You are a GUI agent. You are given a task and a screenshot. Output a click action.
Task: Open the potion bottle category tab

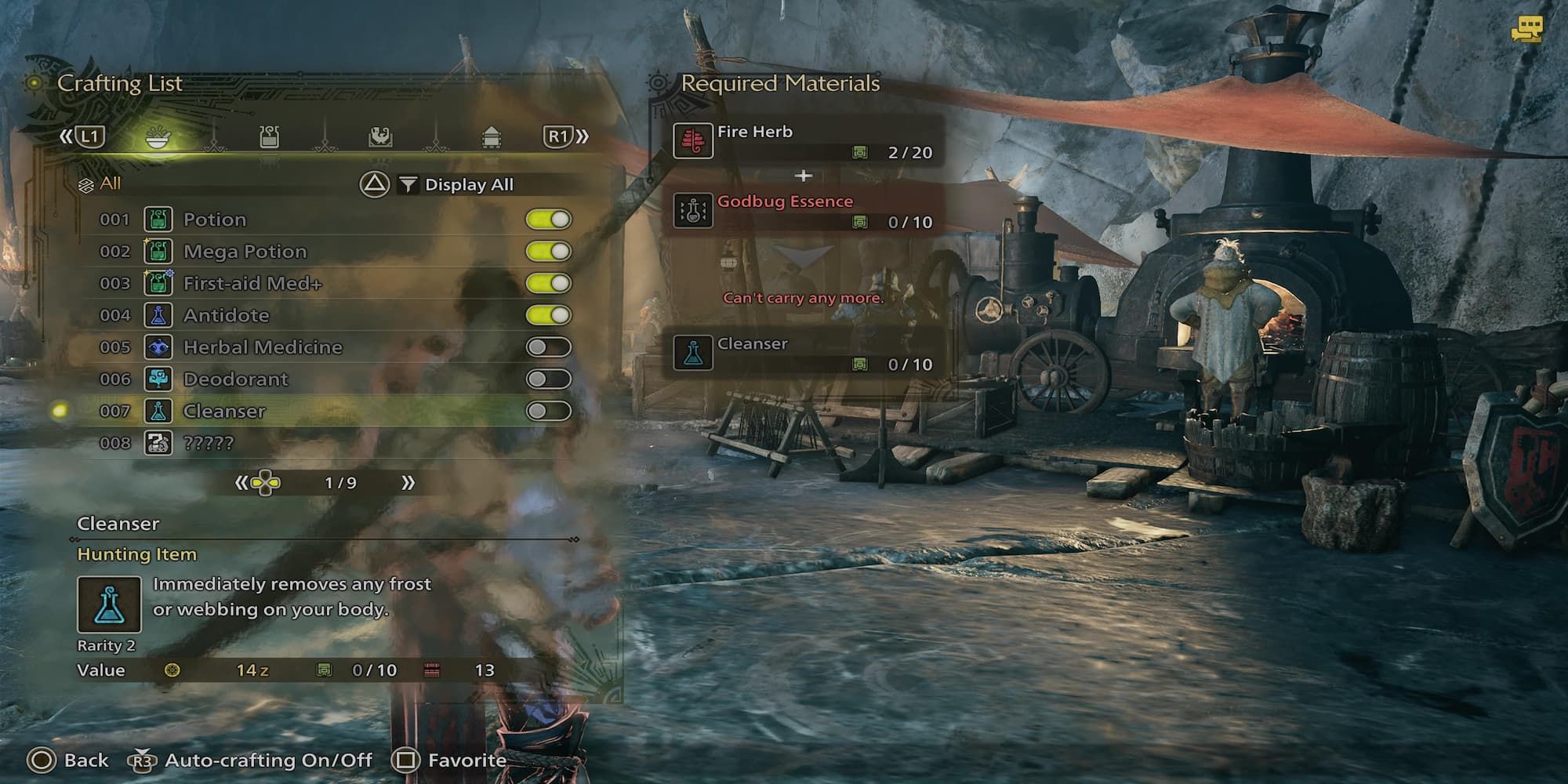[x=269, y=137]
